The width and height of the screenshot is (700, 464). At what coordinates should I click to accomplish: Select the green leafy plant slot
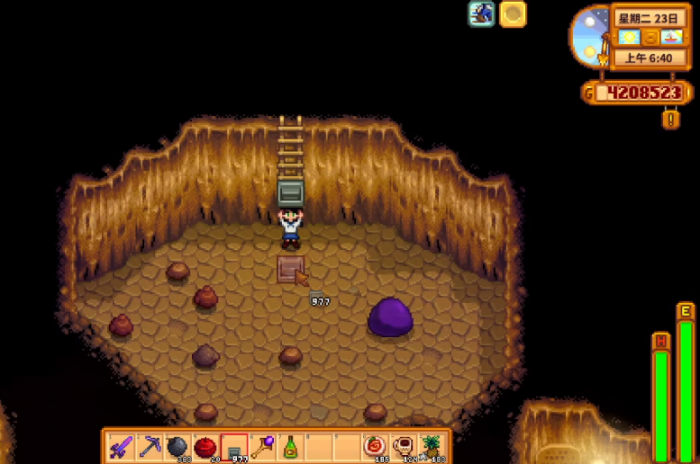tap(431, 446)
